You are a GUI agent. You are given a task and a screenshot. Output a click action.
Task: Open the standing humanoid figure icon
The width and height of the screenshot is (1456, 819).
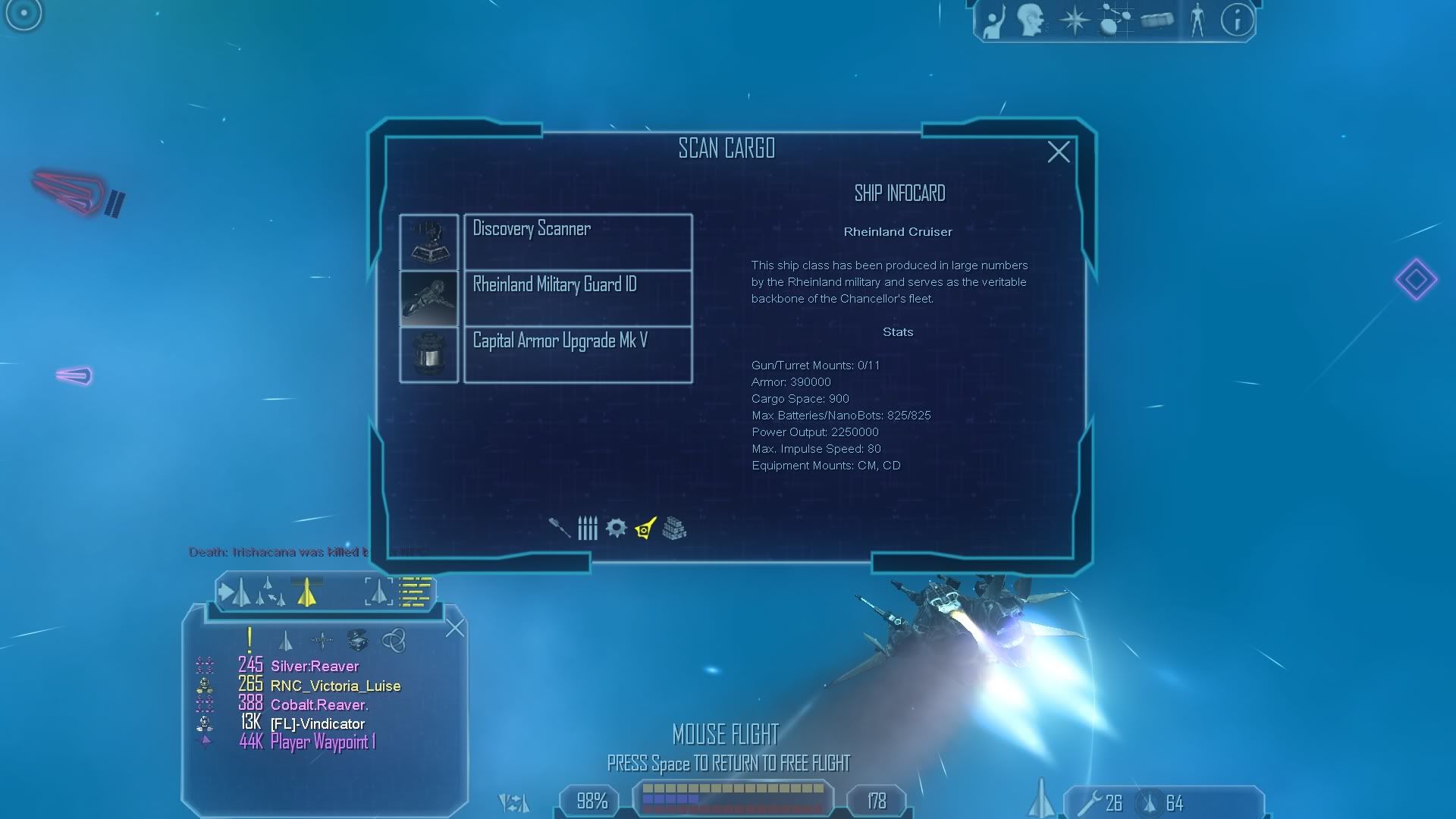click(x=1197, y=20)
